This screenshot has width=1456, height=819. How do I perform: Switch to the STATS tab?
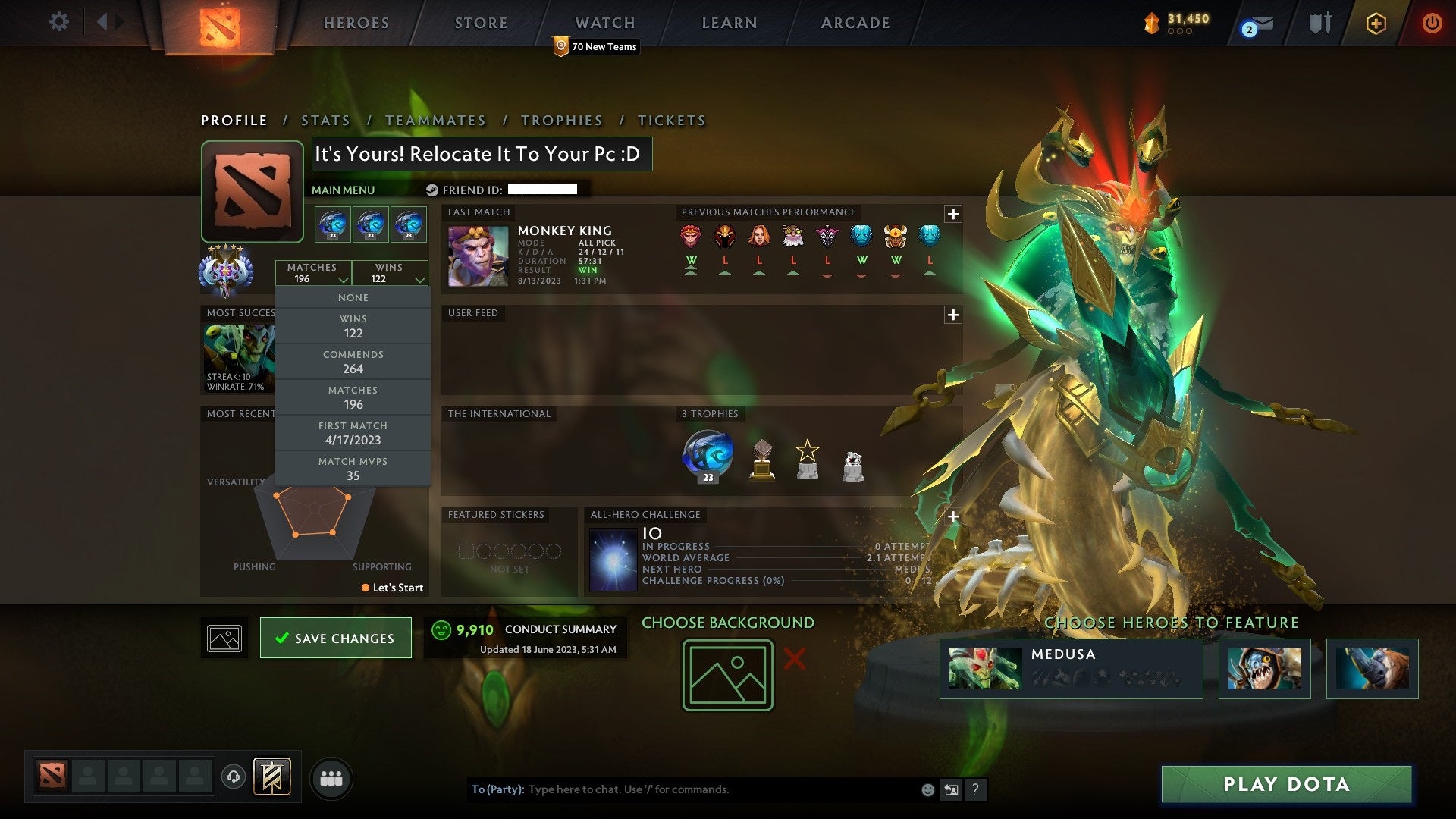[325, 120]
